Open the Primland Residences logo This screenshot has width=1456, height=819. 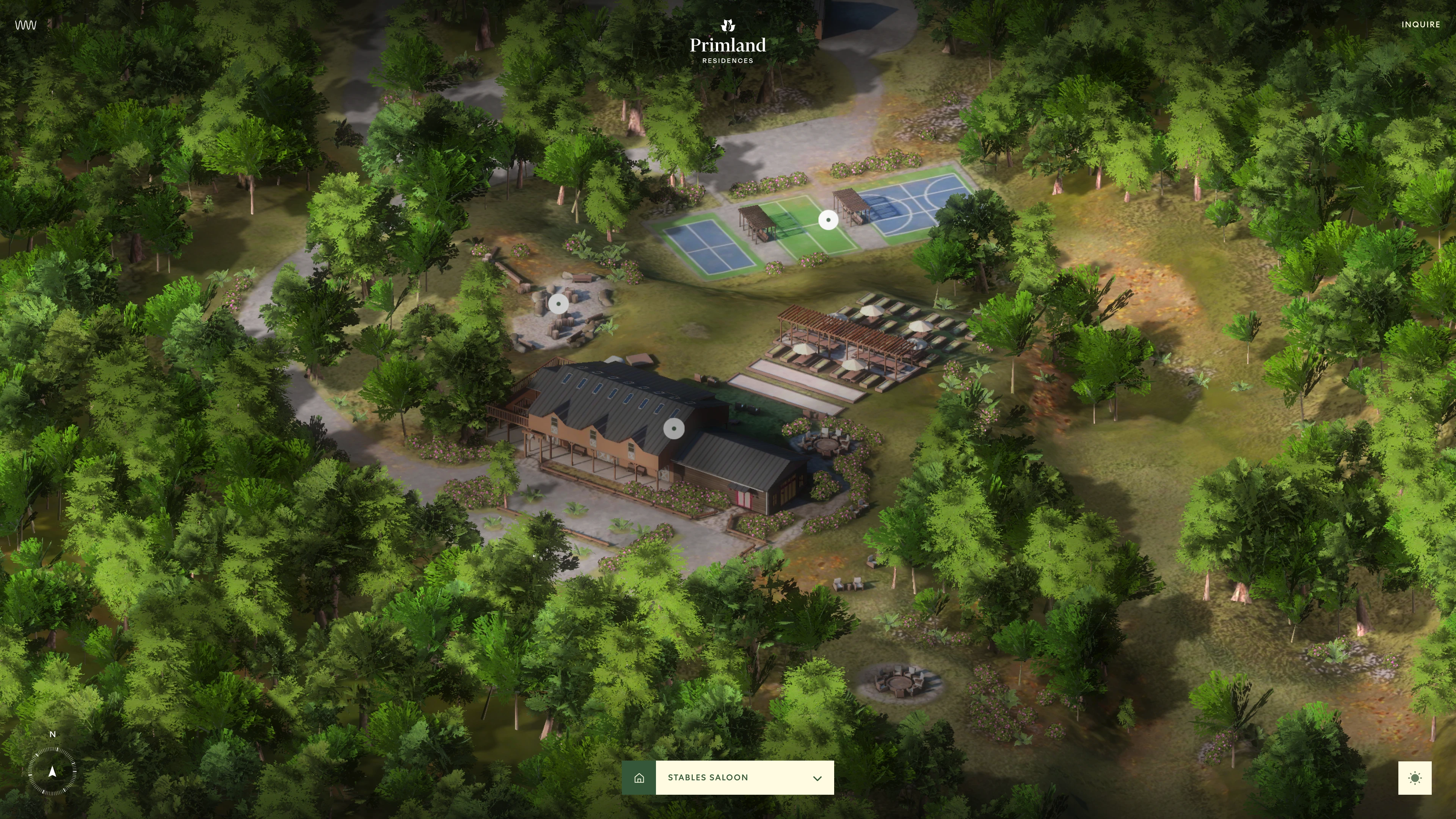pos(728,43)
